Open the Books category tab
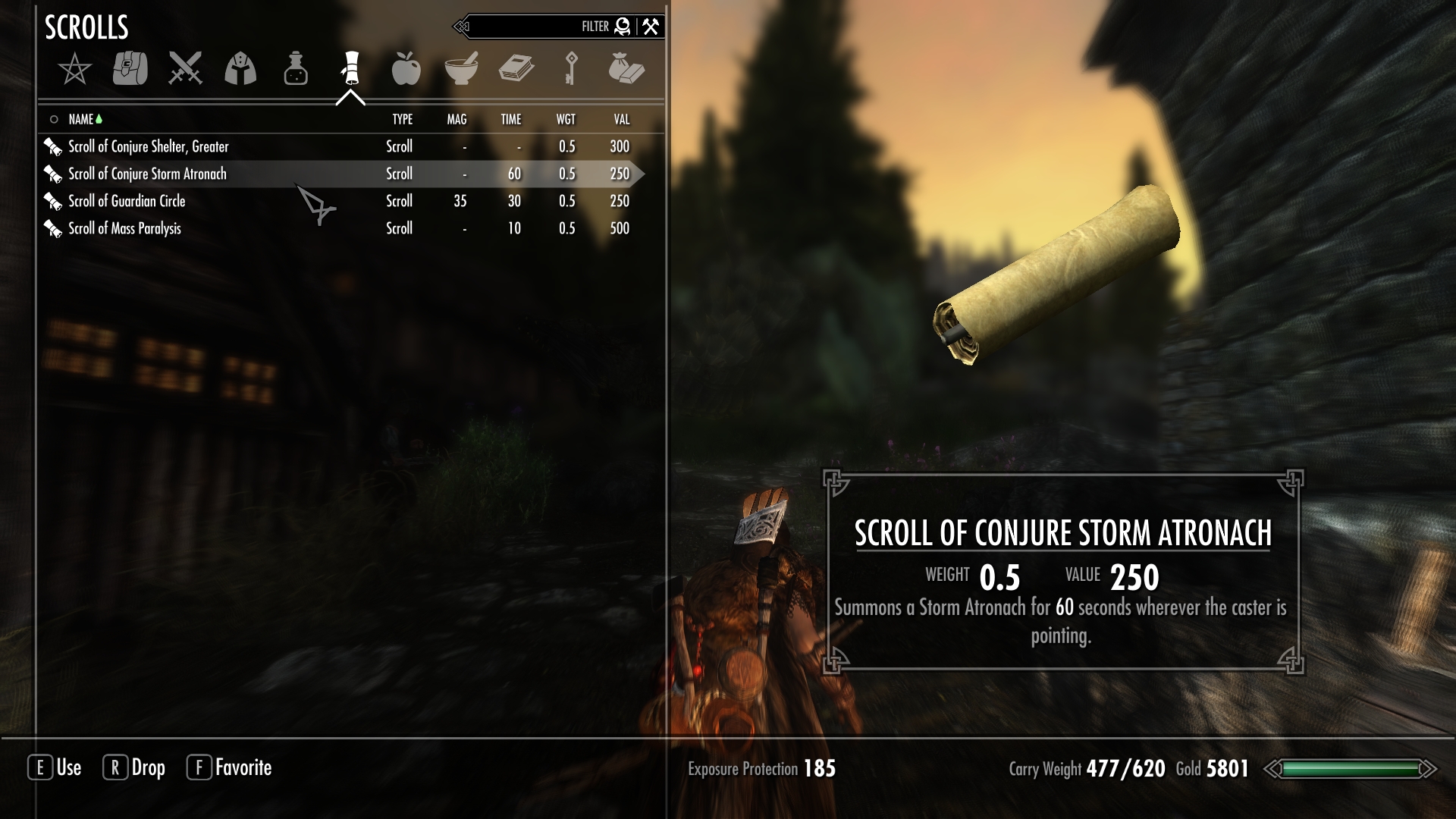The image size is (1456, 819). pos(516,68)
